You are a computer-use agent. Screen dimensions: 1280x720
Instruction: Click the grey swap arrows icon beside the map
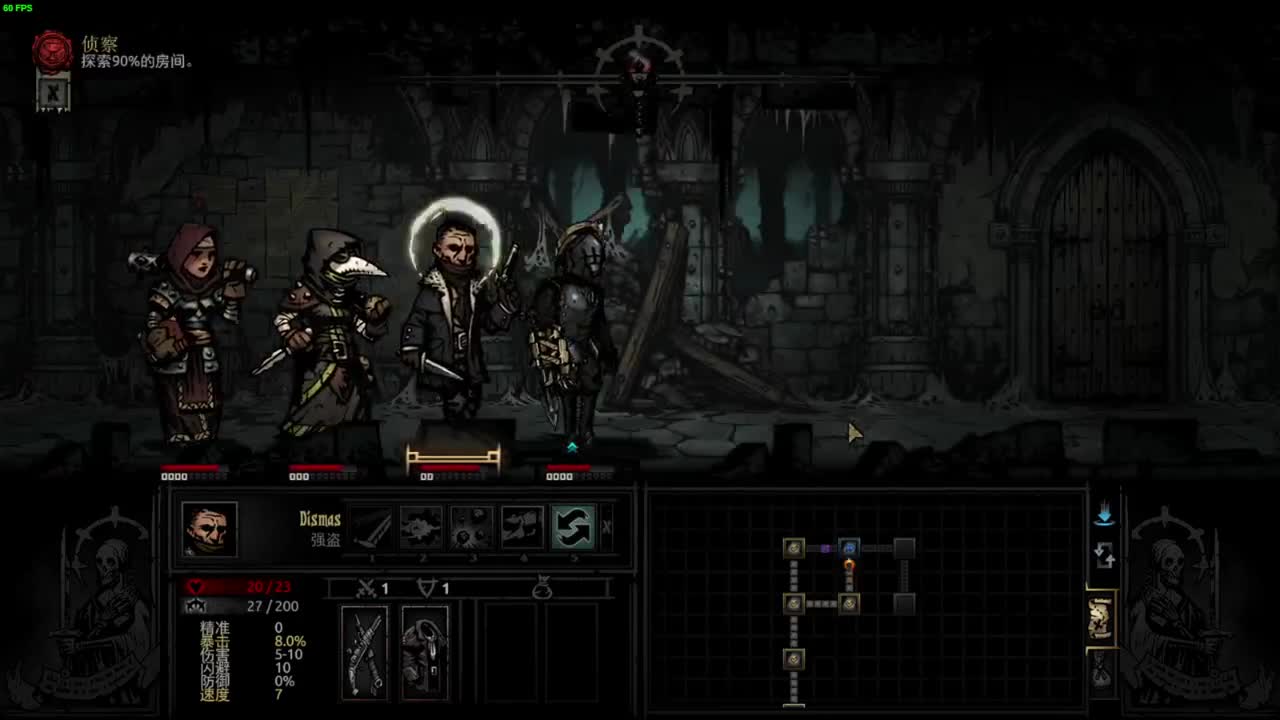(1104, 555)
